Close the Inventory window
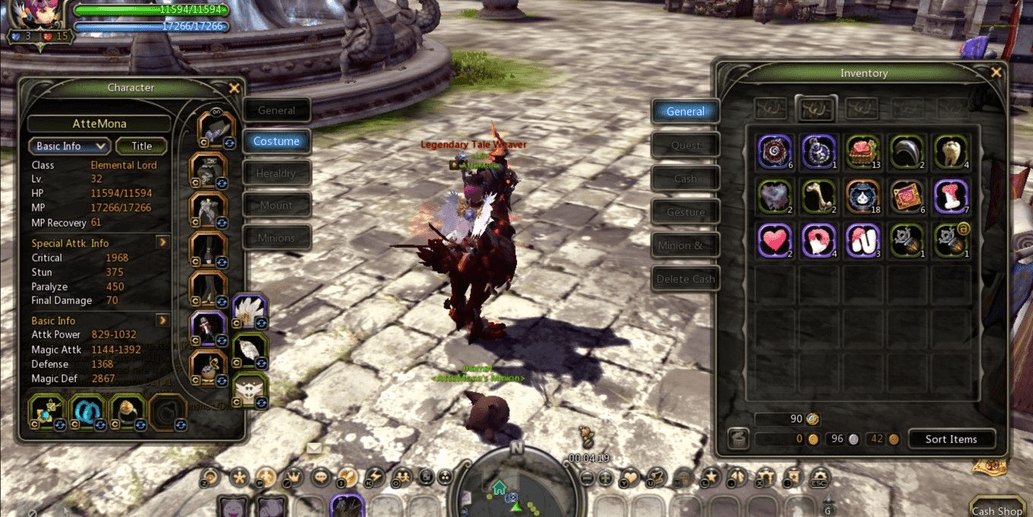Viewport: 1033px width, 517px height. click(995, 73)
